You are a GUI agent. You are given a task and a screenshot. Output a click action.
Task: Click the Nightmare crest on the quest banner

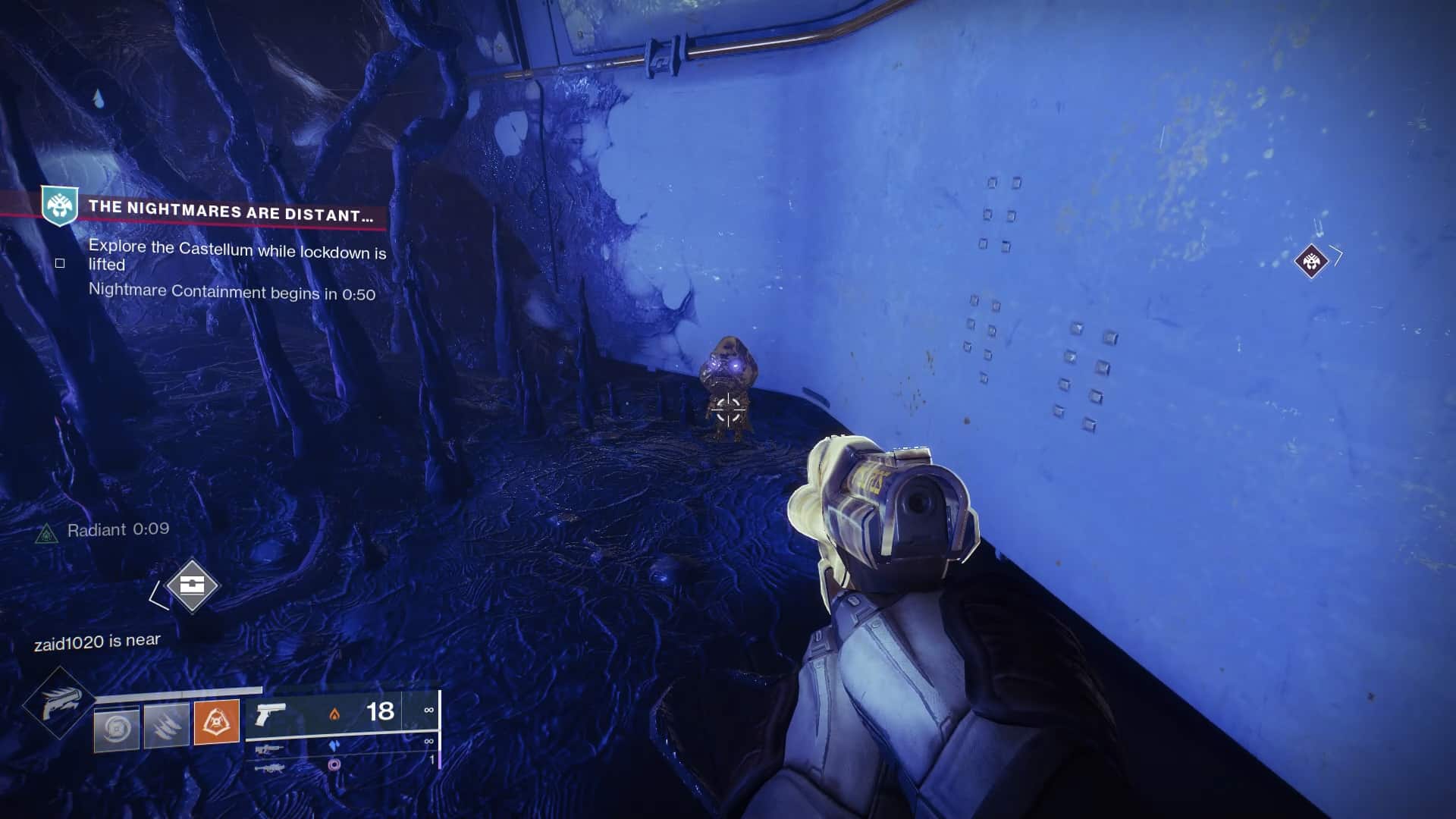tap(59, 206)
